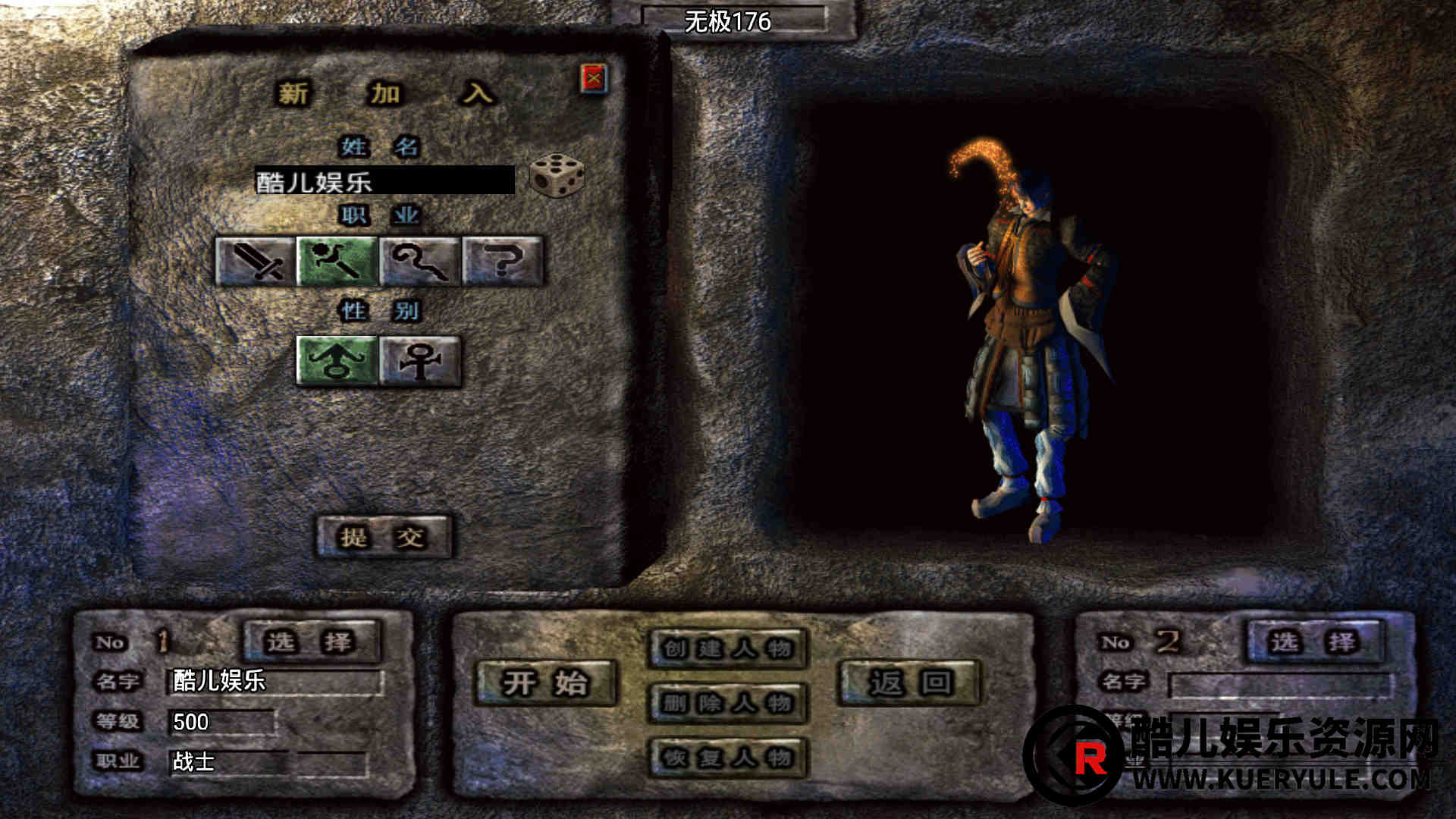Open 创建人物 to create a character

point(727,648)
